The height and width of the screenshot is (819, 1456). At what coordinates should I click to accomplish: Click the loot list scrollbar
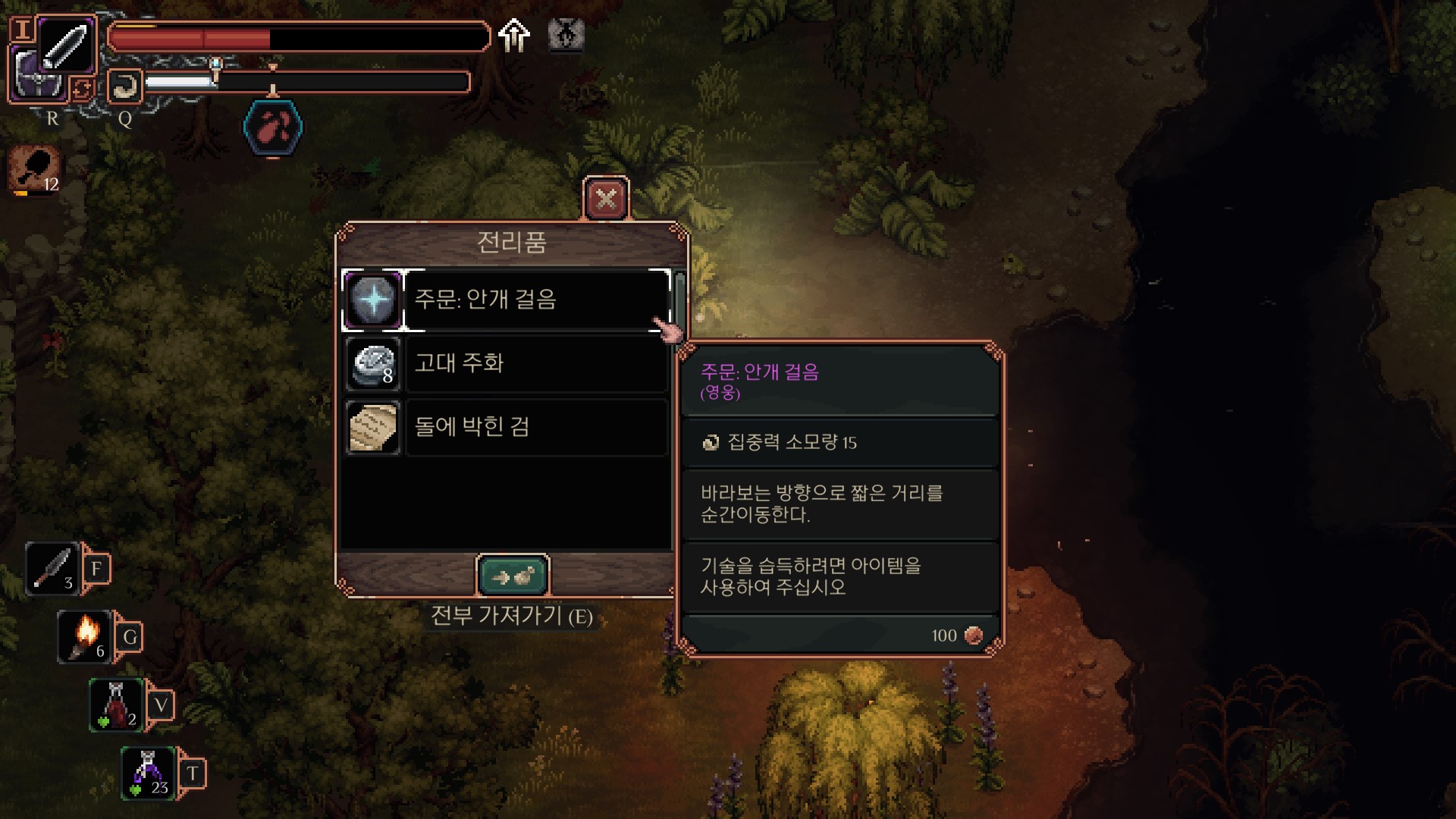(679, 303)
